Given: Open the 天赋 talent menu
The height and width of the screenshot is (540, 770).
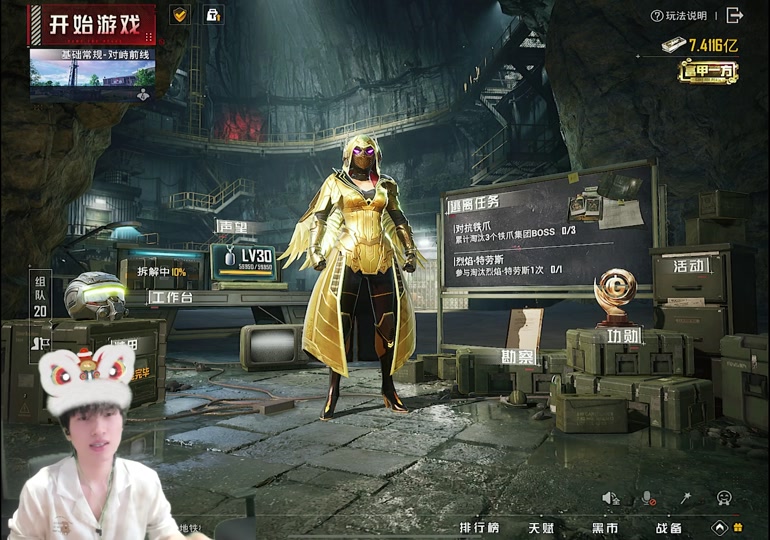Looking at the screenshot, I should coord(541,527).
